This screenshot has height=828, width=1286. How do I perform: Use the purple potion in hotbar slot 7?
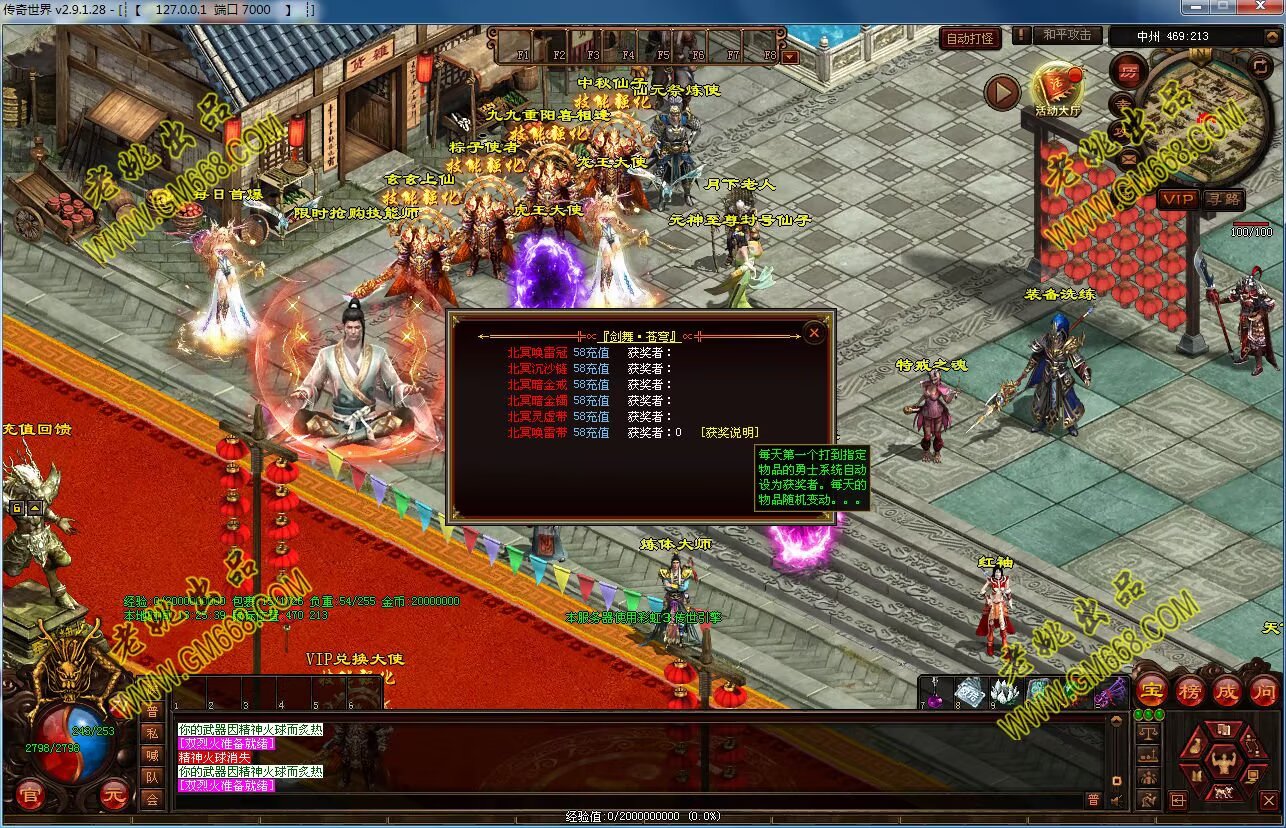click(x=935, y=691)
